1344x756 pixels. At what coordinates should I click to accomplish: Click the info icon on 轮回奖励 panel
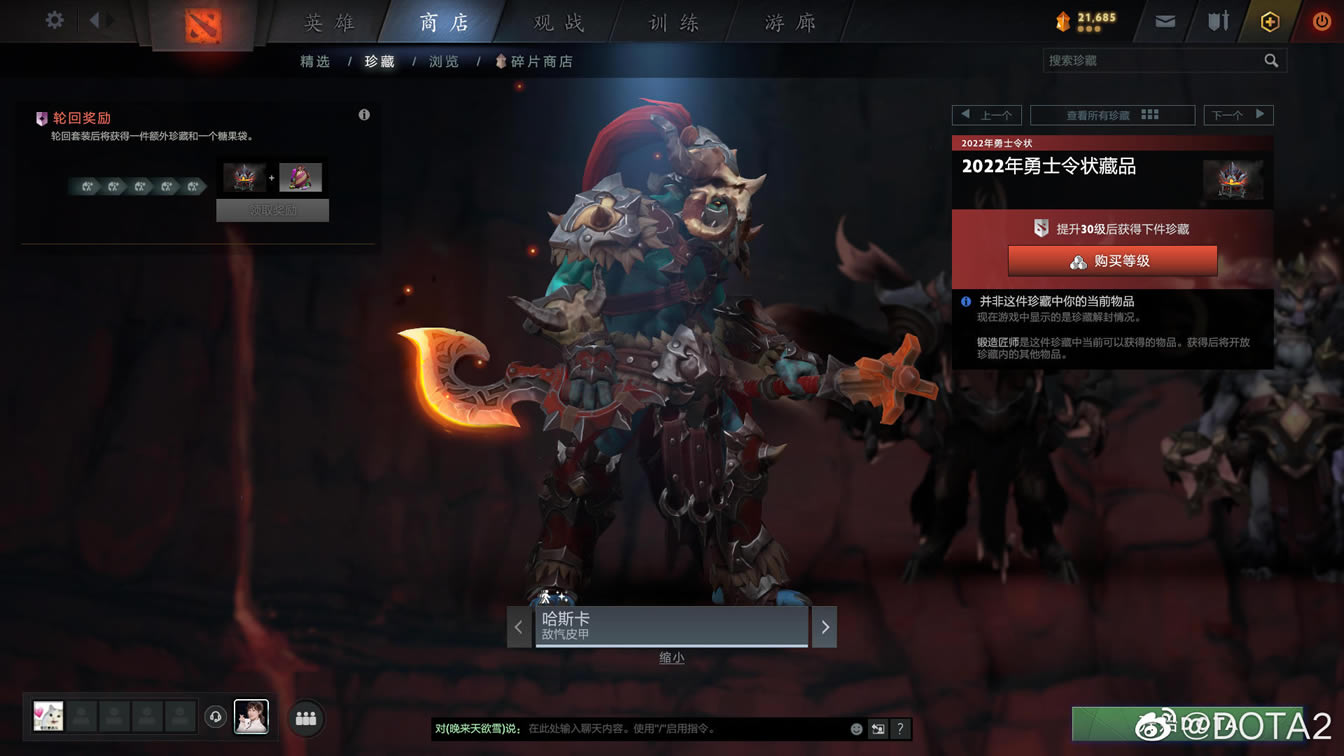point(364,115)
